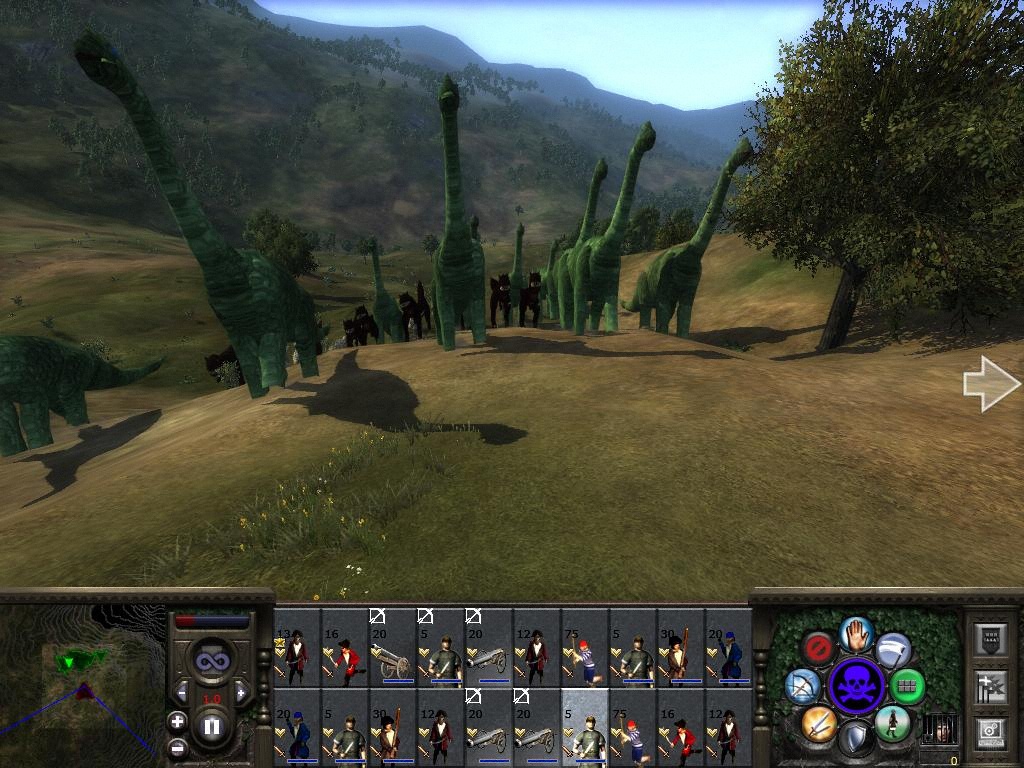Click the red prohibition sign button
1024x768 pixels.
pos(819,648)
